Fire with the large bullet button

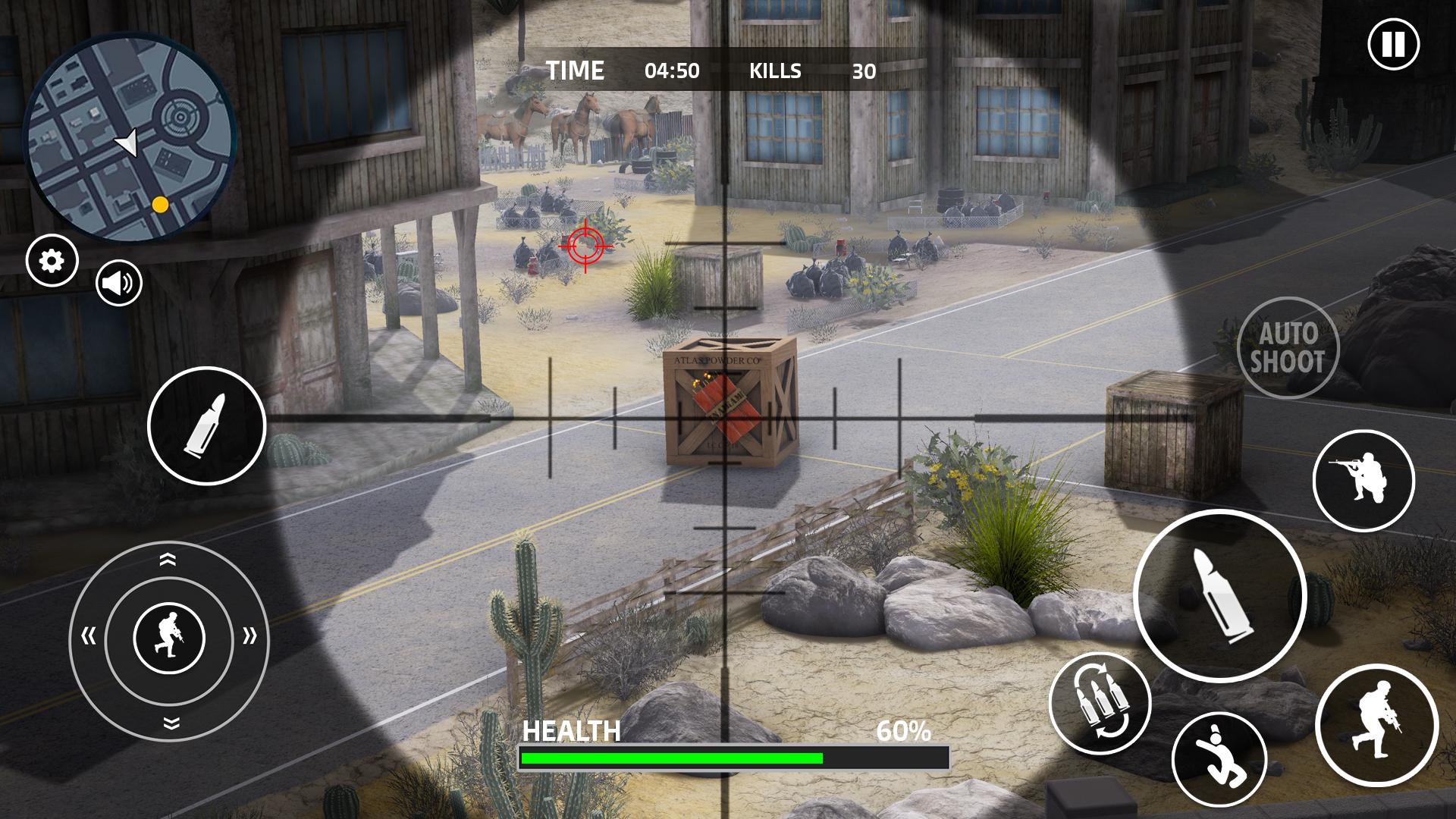click(1219, 596)
